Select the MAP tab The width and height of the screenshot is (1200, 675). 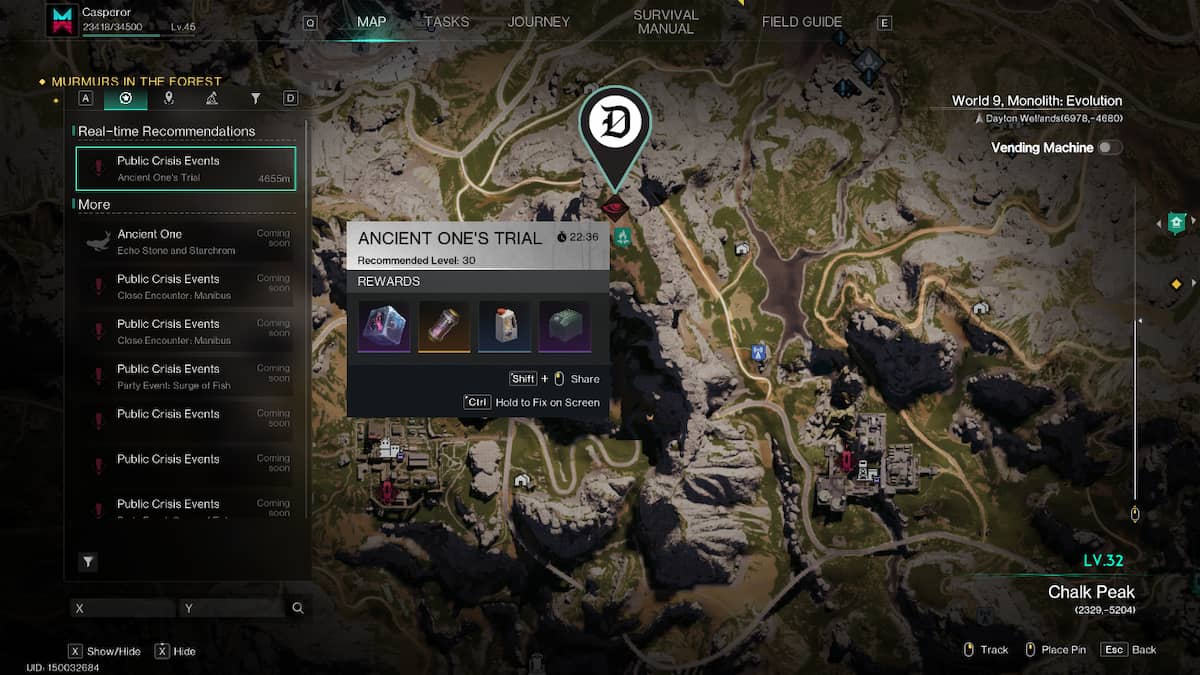(371, 22)
